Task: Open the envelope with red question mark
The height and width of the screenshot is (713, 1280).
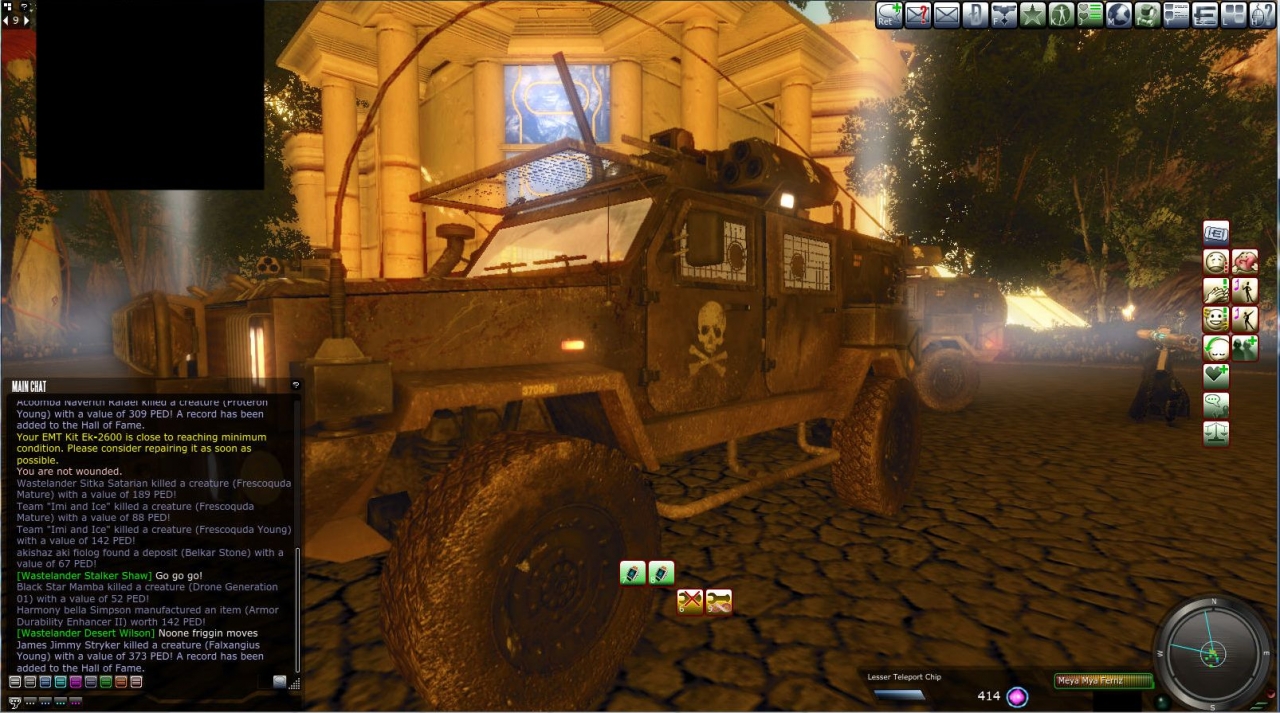Action: pyautogui.click(x=918, y=14)
